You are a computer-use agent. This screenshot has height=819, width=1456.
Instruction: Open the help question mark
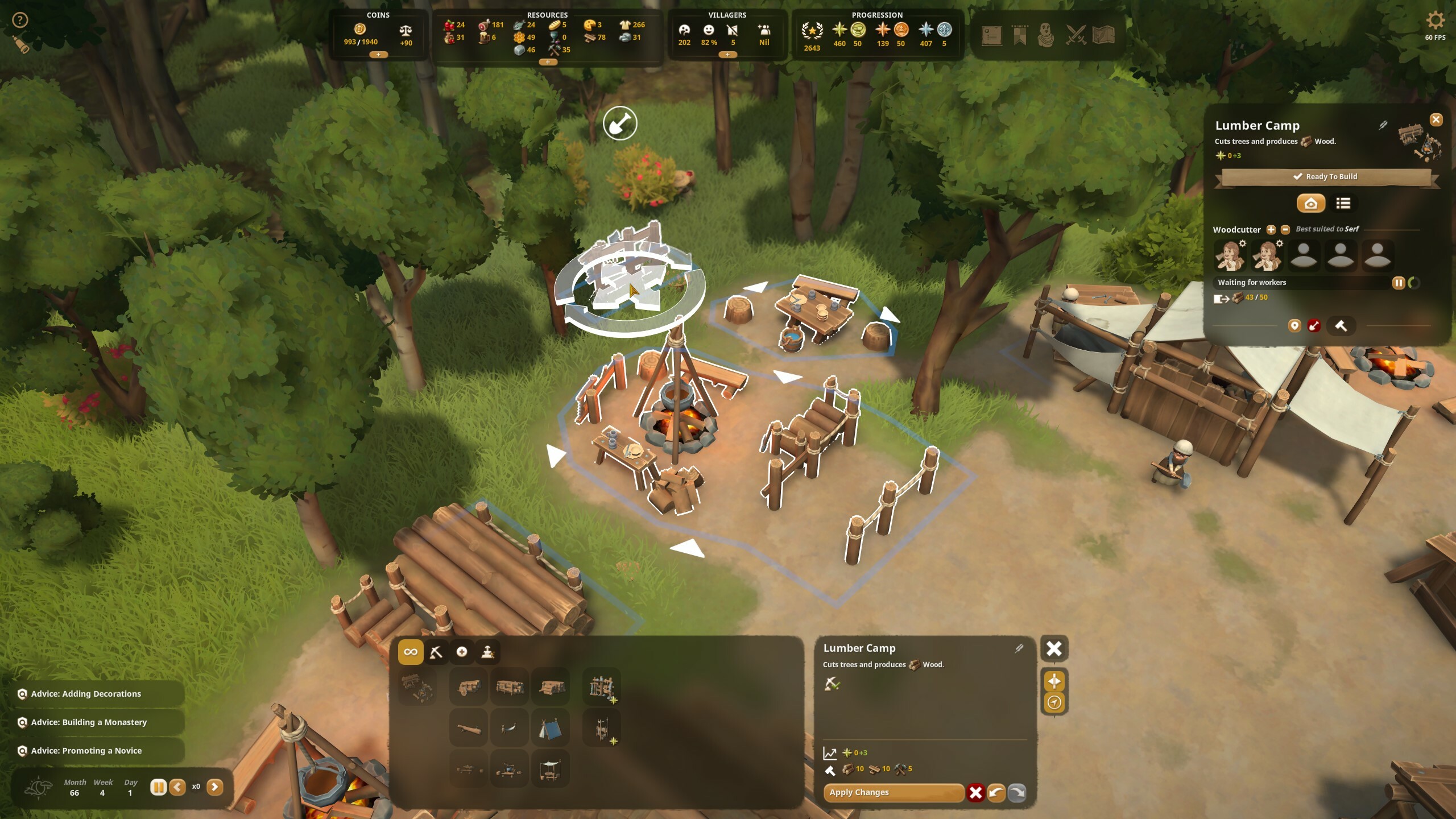coord(20,20)
